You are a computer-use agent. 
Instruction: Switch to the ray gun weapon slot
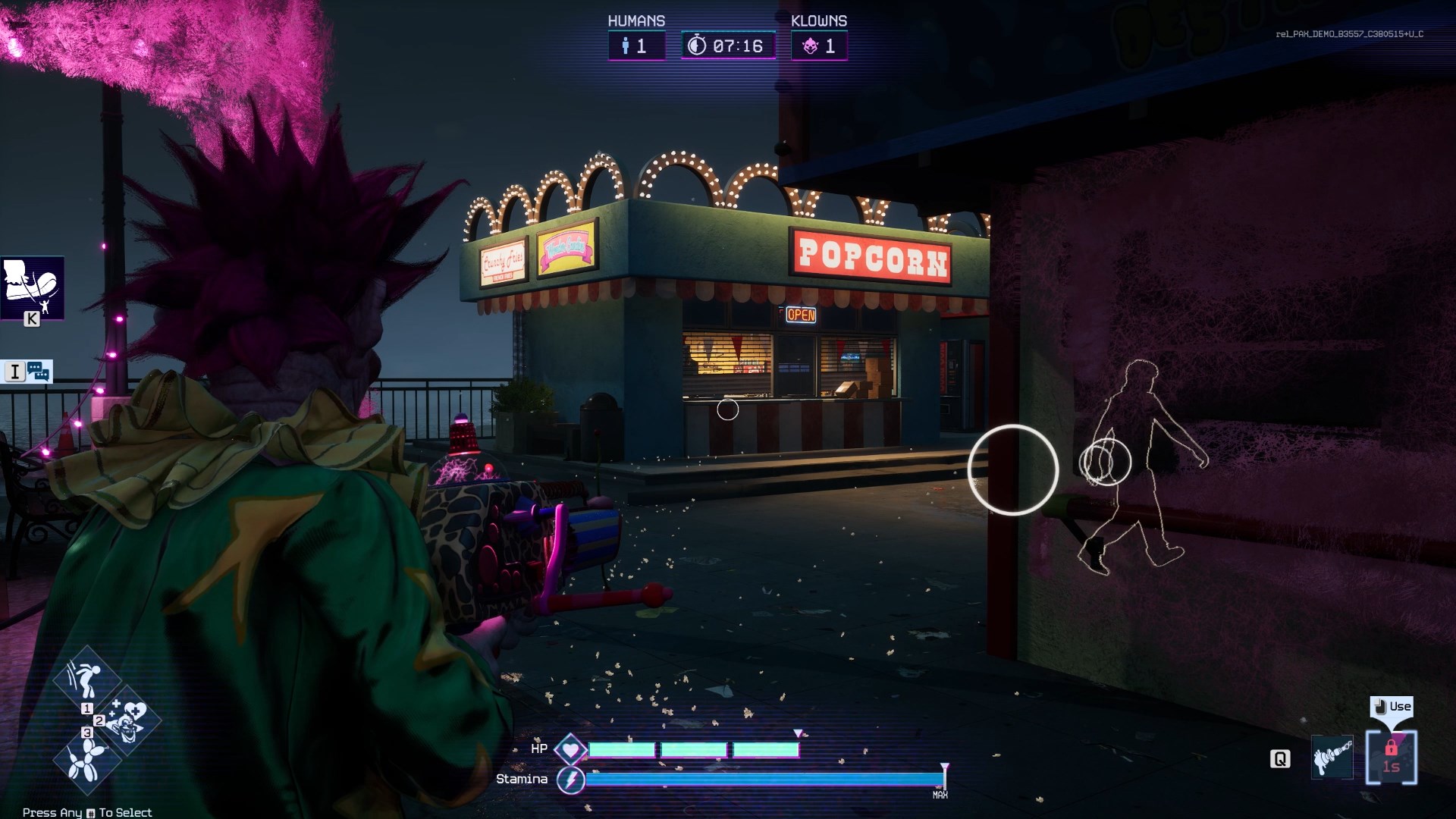point(1332,757)
